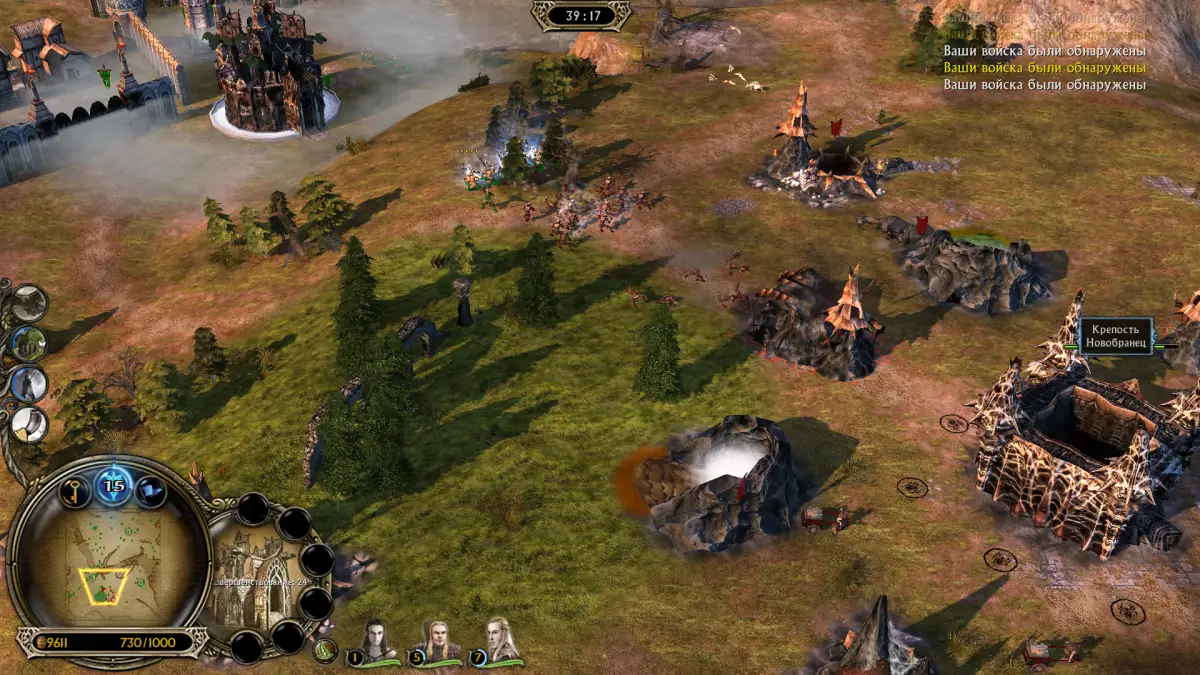The height and width of the screenshot is (675, 1200).
Task: Select the blue flag icon above the minimap
Action: coord(150,489)
